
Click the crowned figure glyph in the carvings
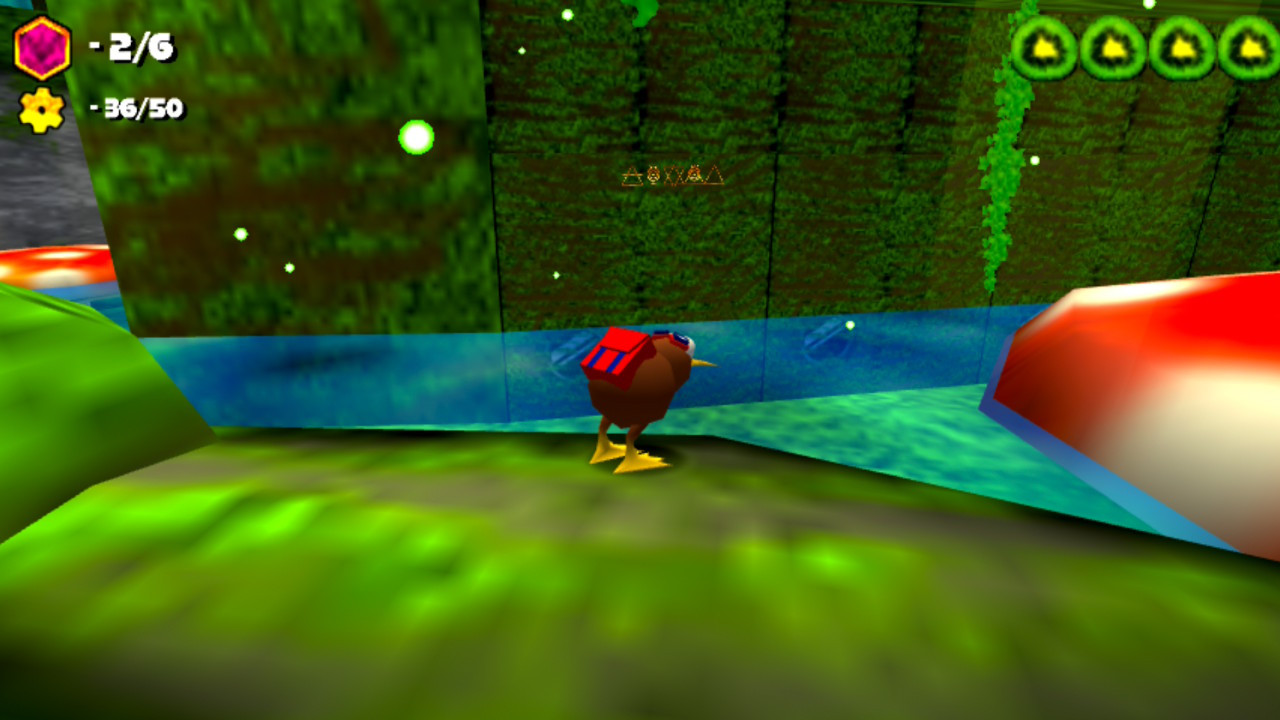[x=694, y=175]
